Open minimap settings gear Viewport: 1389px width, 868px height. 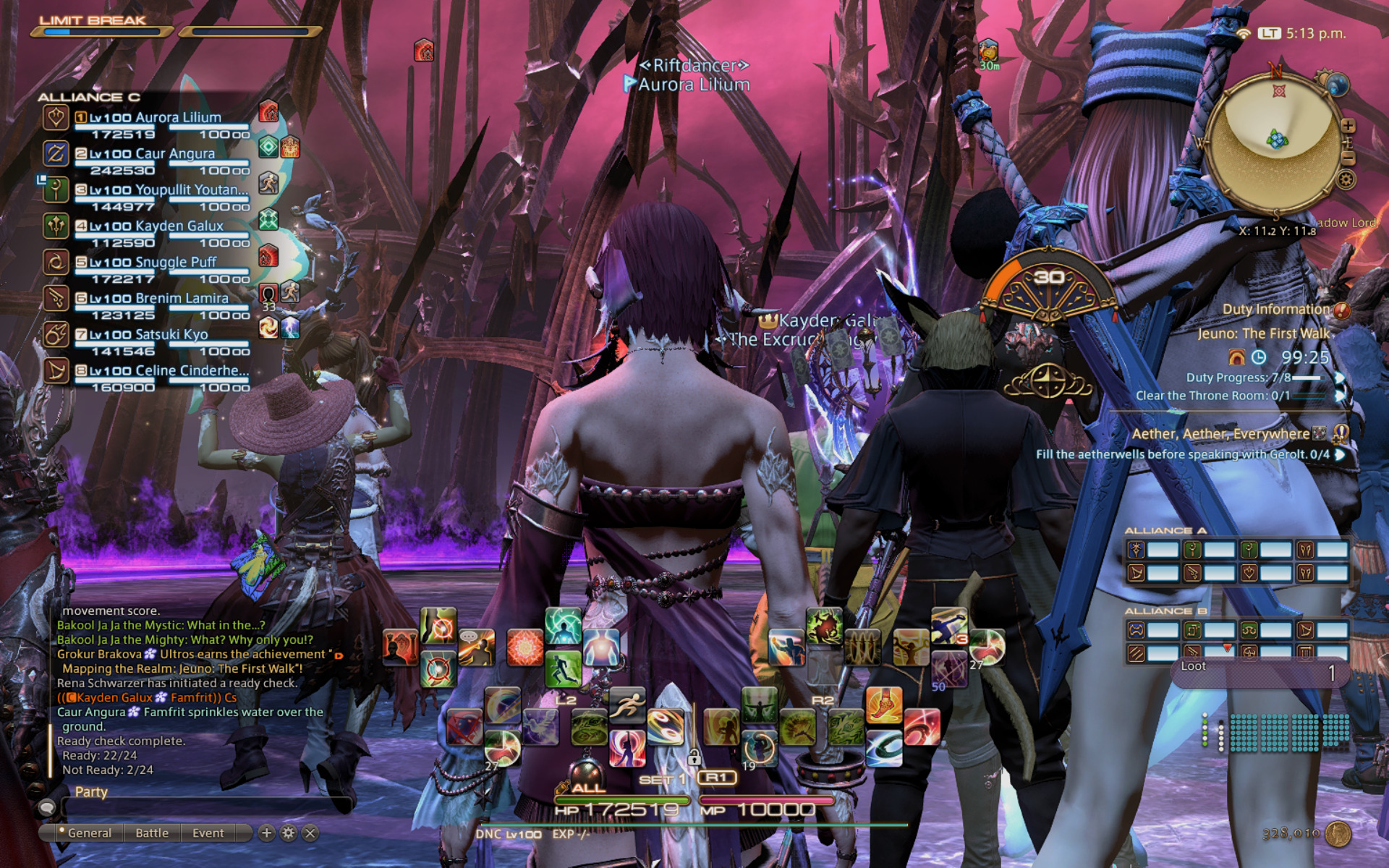(1346, 179)
